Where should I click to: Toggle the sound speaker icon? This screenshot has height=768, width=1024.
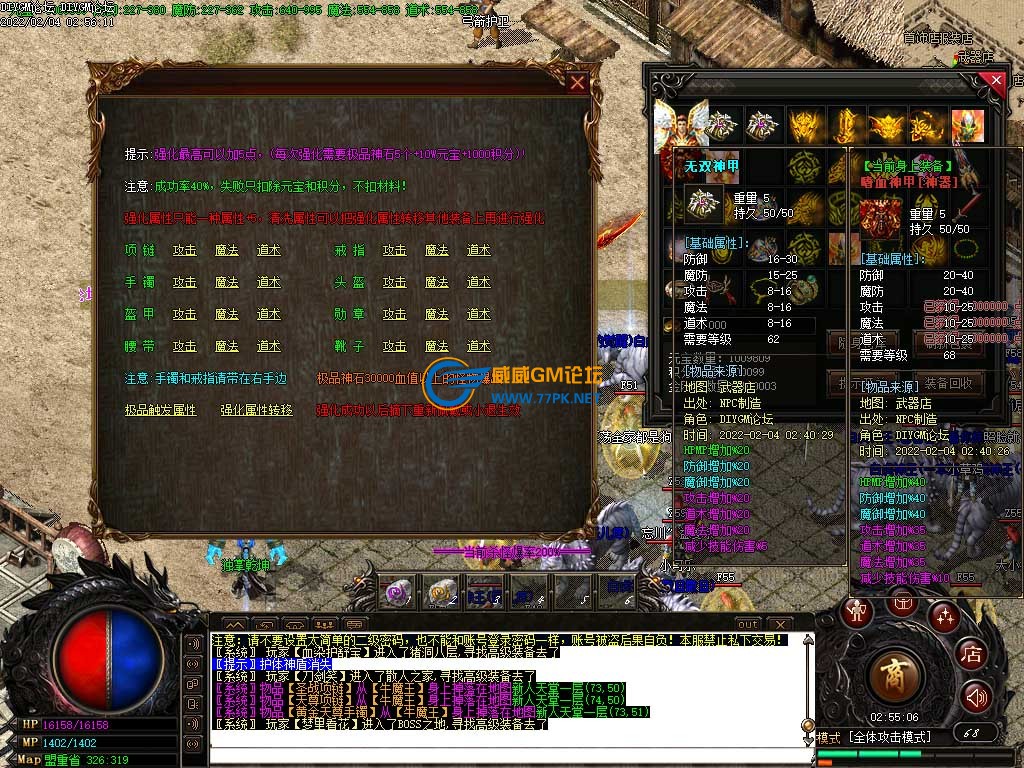976,697
